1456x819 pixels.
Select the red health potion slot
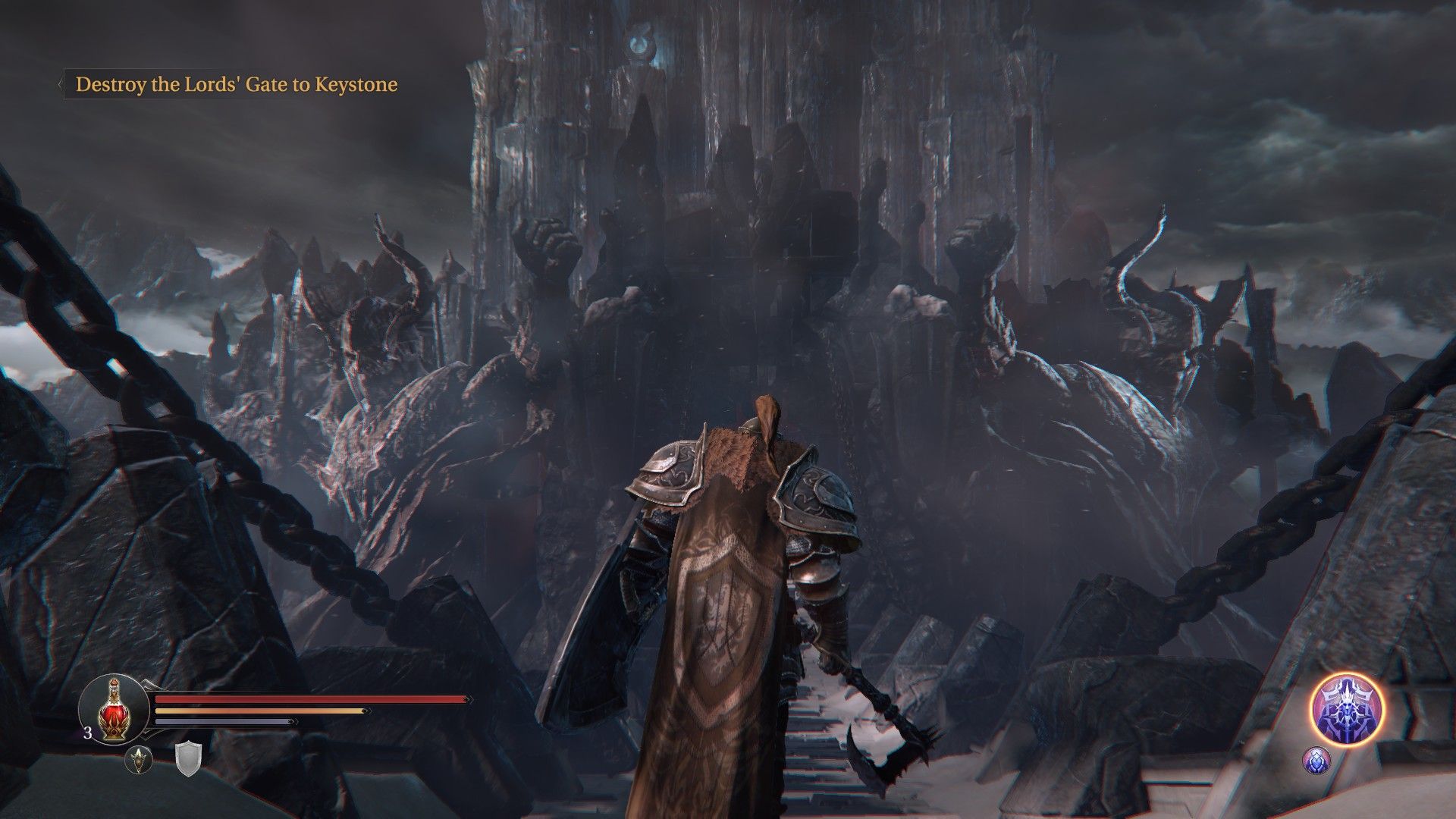pyautogui.click(x=114, y=709)
